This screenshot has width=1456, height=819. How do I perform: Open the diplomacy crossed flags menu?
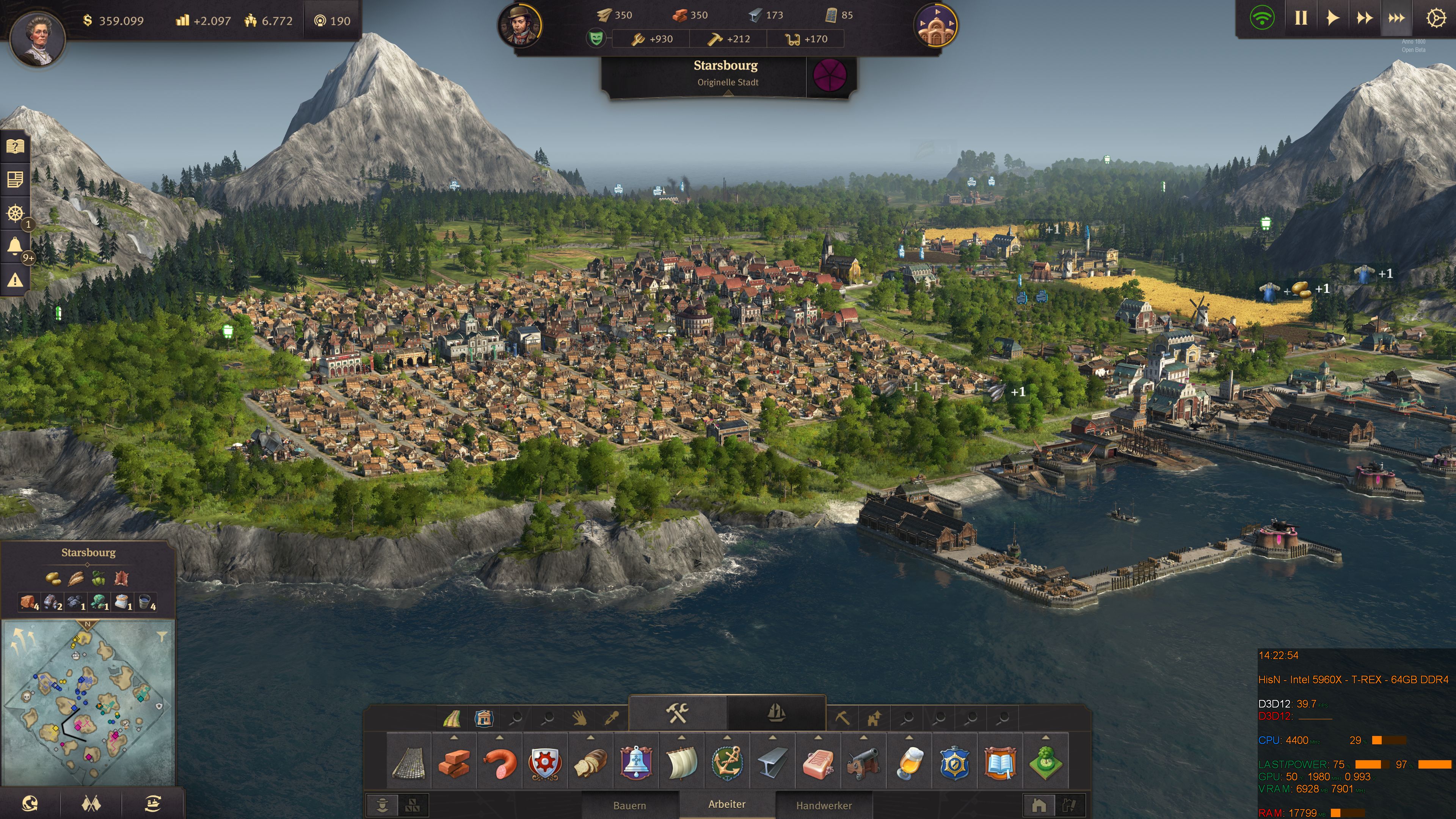tap(91, 803)
